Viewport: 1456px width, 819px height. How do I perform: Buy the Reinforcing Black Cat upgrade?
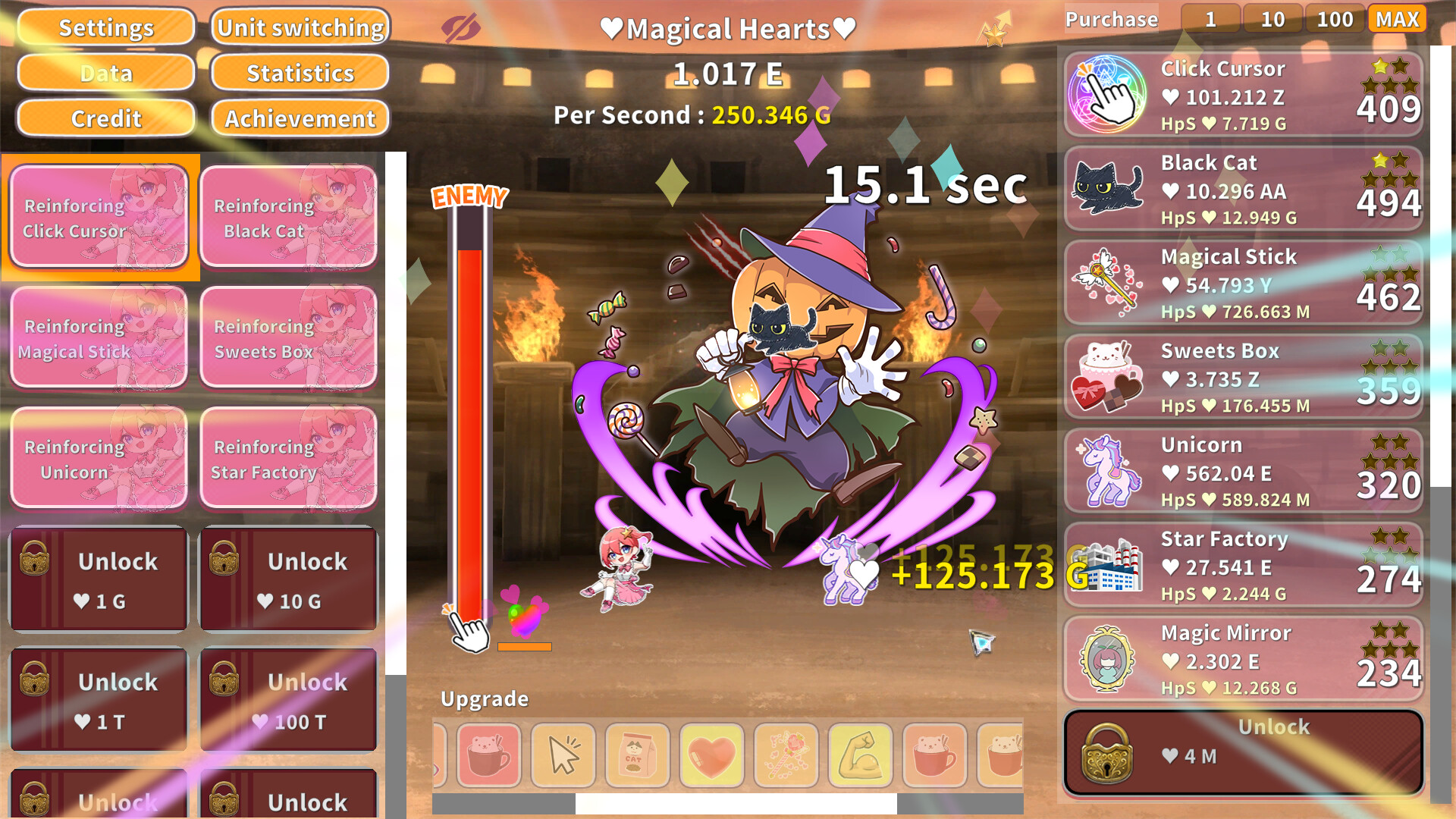(x=289, y=218)
